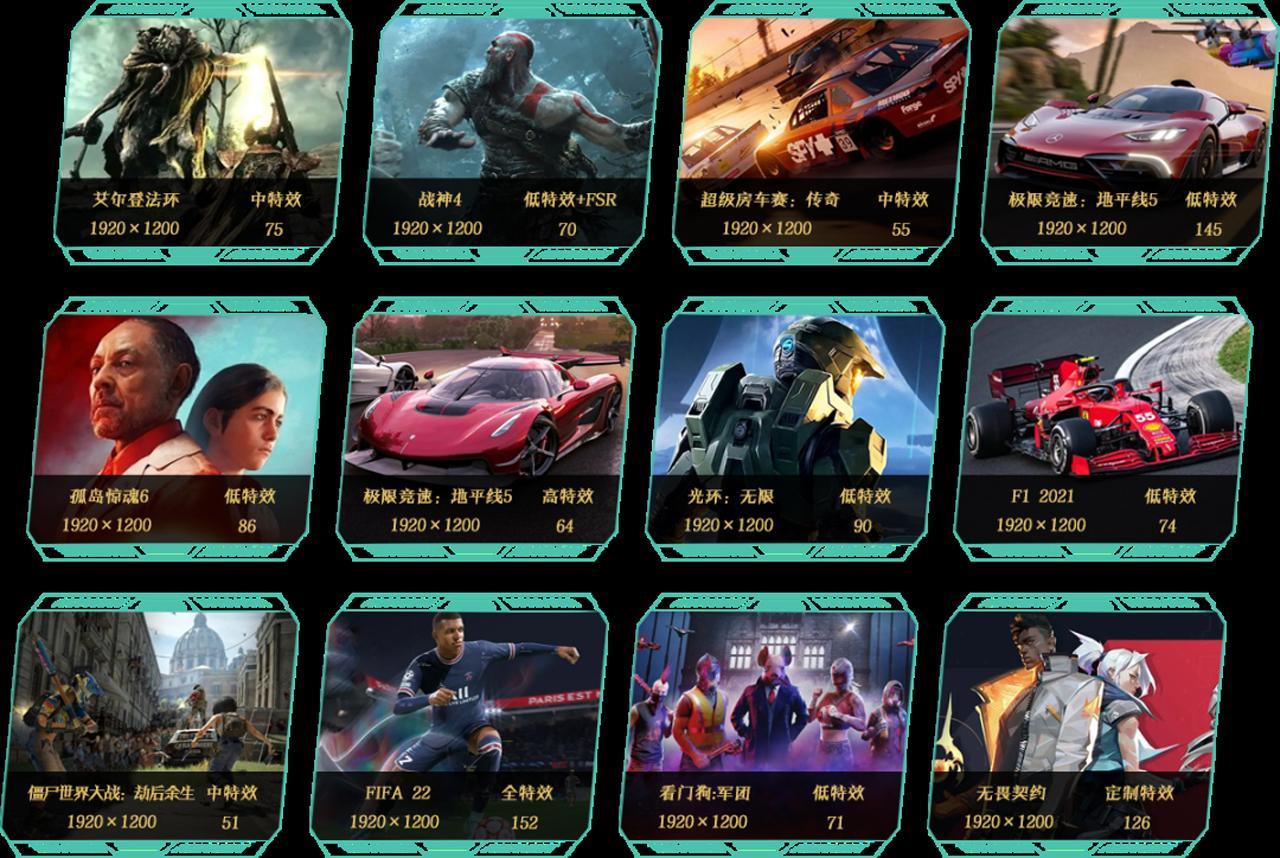Select 极限竞速：地平线5 high-settings card showing 64
The height and width of the screenshot is (858, 1280).
point(486,427)
